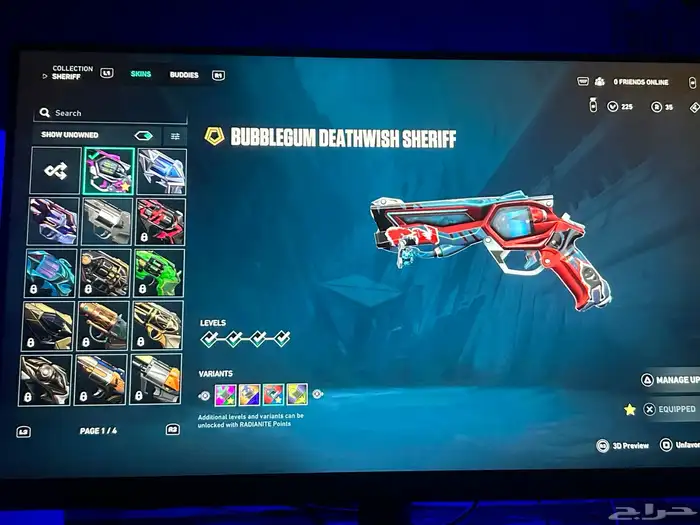Open the 3D Preview
This screenshot has height=525, width=700.
click(624, 445)
